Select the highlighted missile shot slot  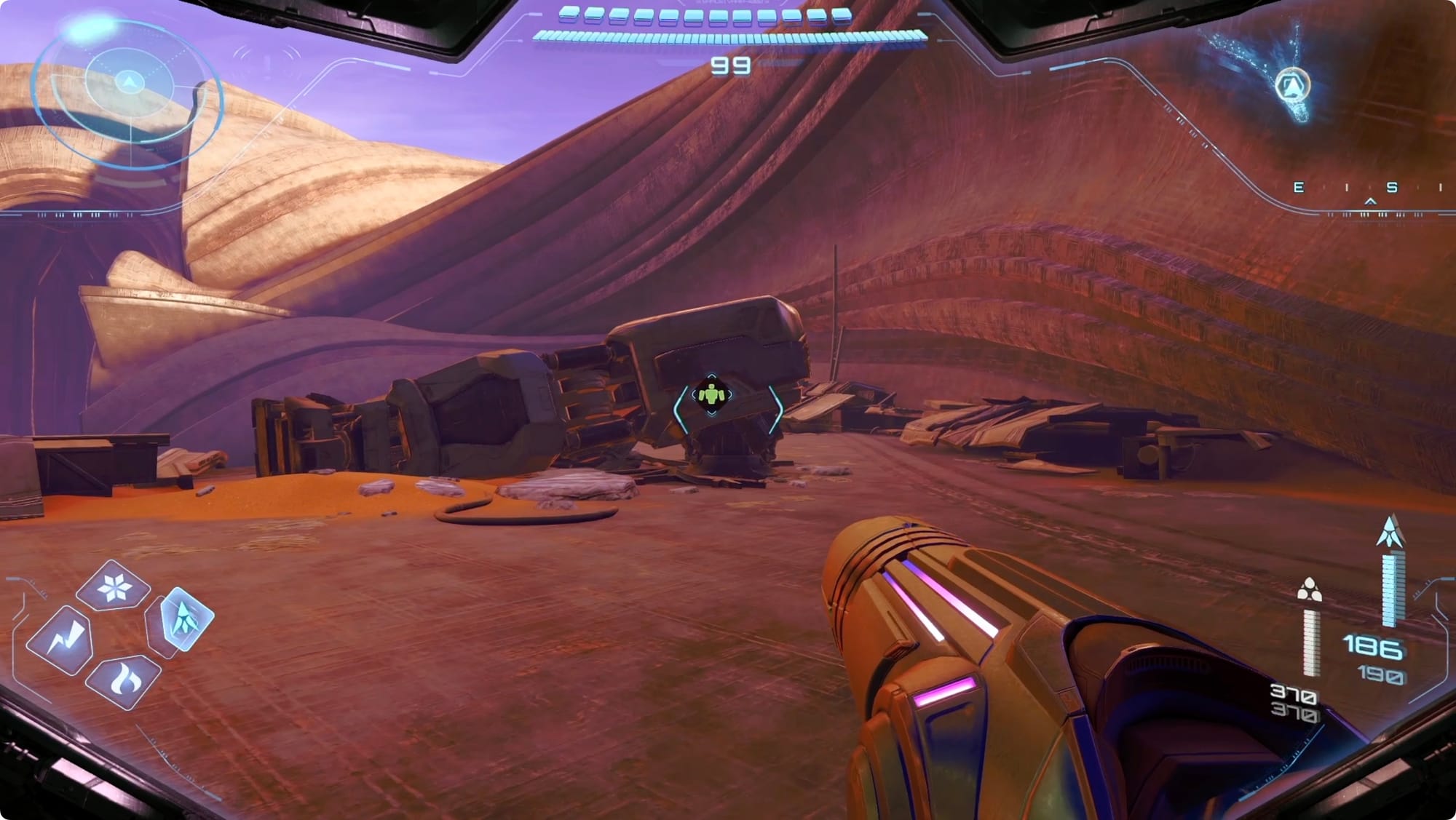182,618
